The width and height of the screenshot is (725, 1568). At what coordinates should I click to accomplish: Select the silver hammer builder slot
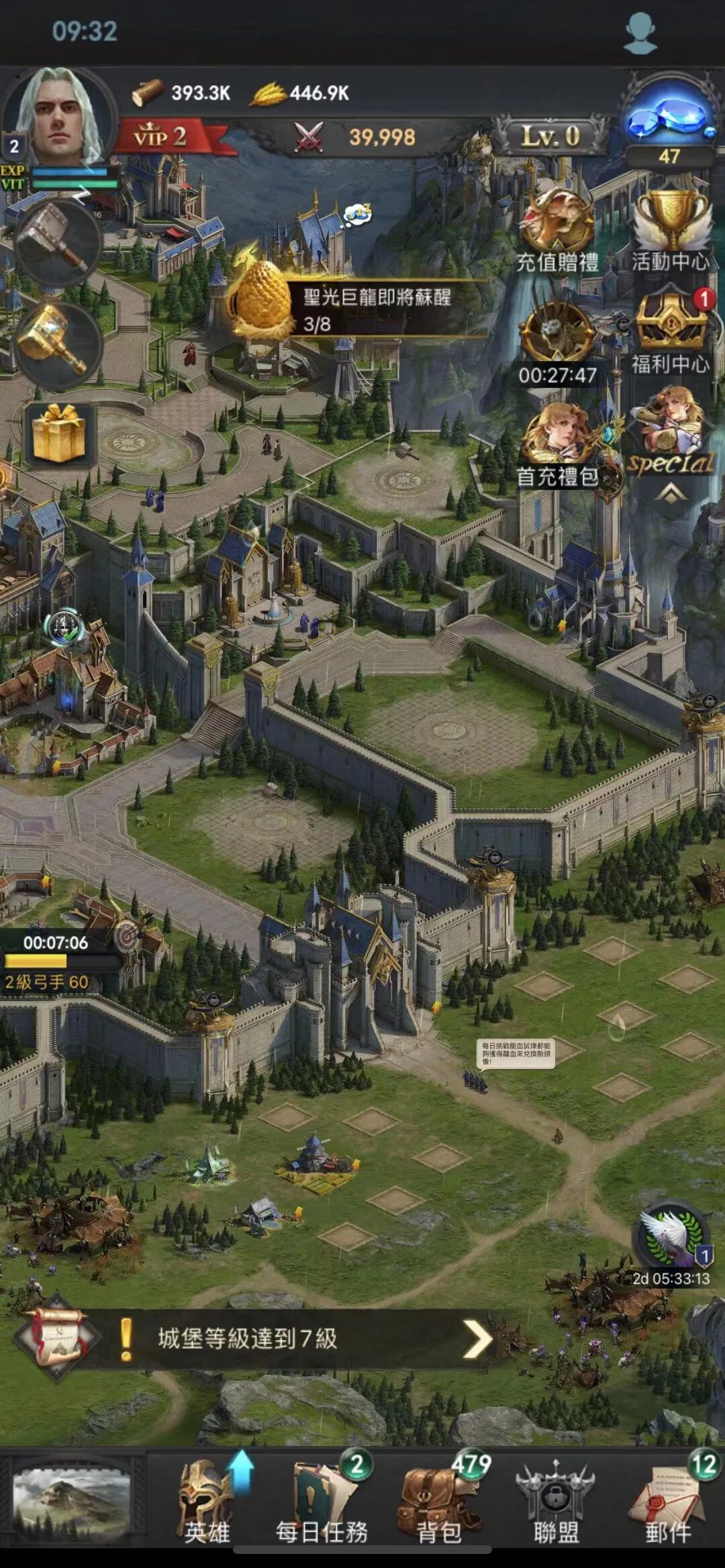tap(57, 243)
